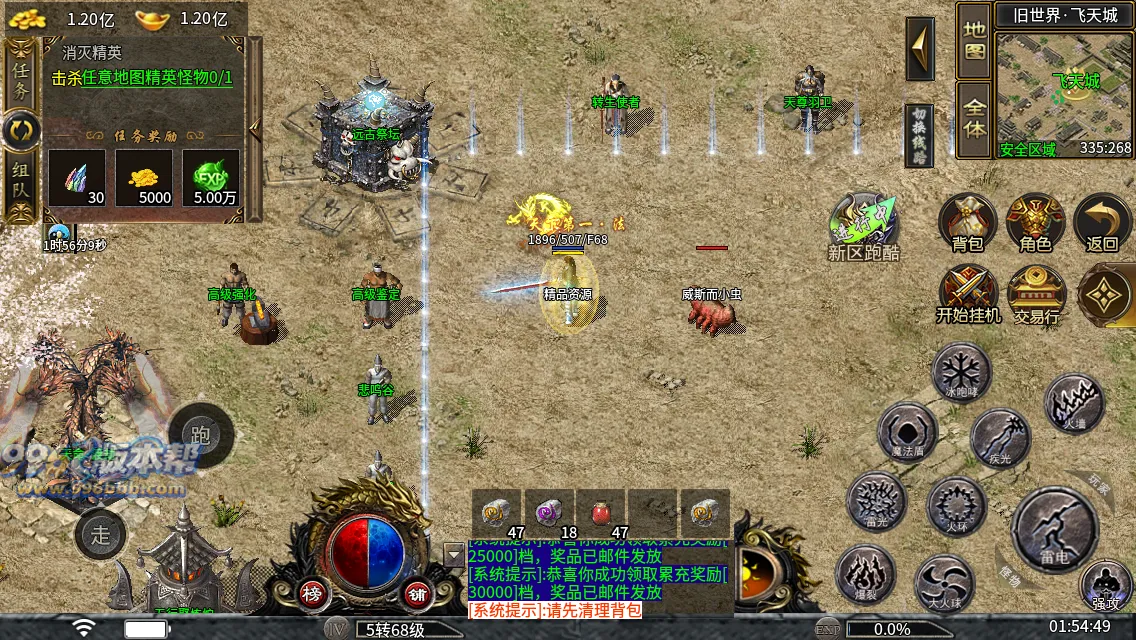Click the 飞天城 minimap

click(1064, 92)
